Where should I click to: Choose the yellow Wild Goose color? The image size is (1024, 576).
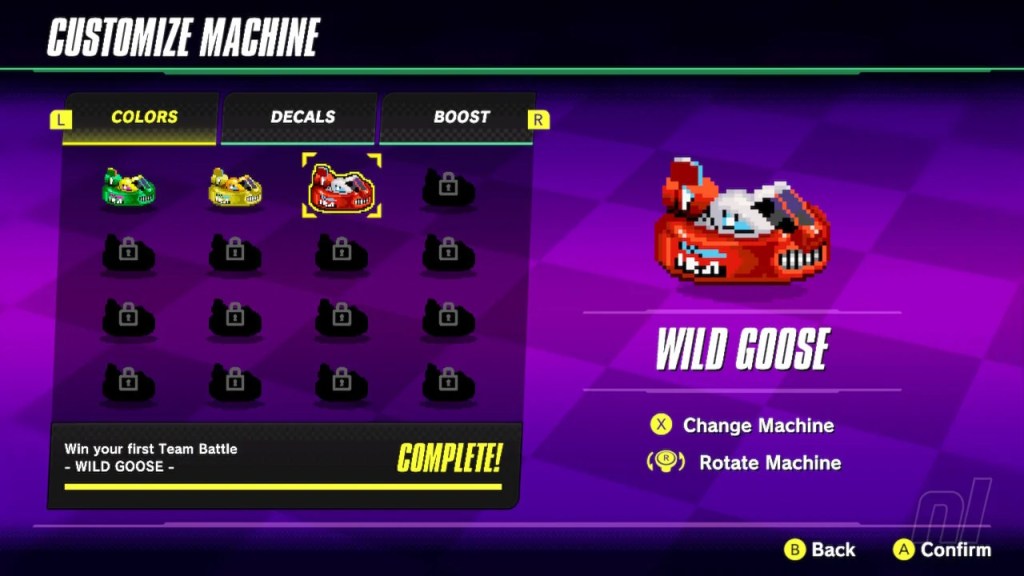[235, 187]
